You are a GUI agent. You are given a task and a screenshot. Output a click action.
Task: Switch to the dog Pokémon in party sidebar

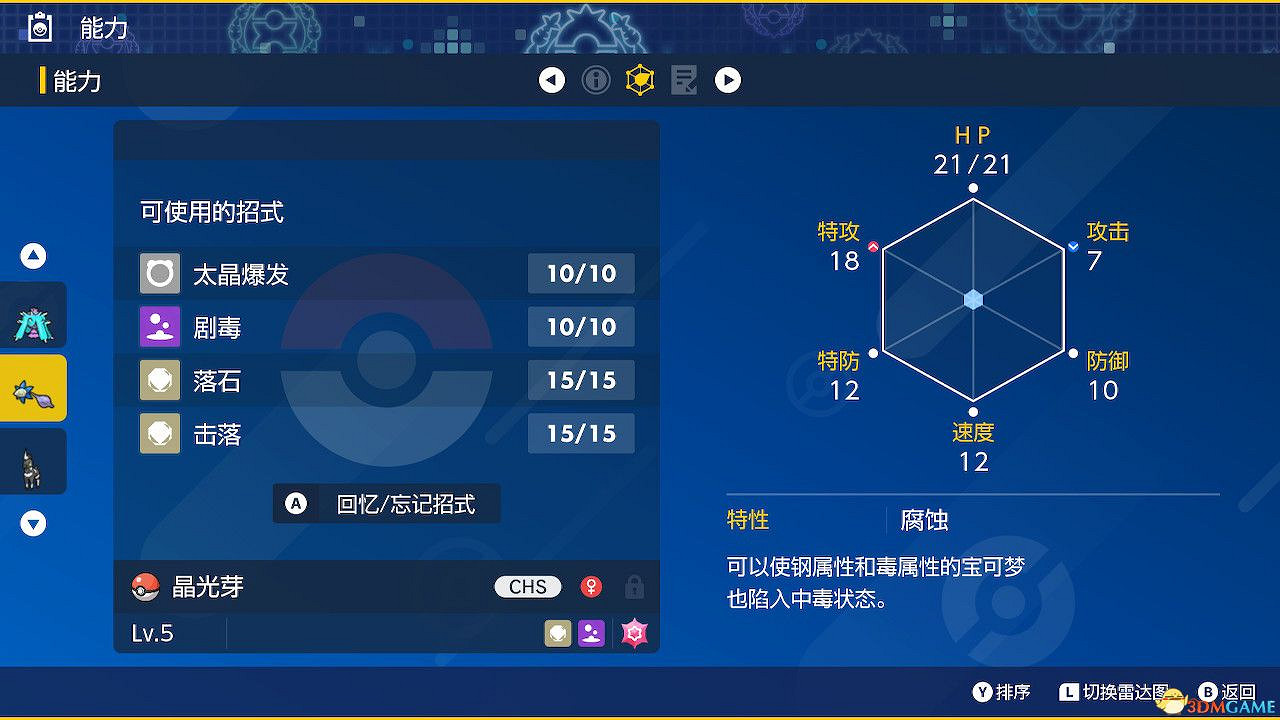[x=32, y=461]
